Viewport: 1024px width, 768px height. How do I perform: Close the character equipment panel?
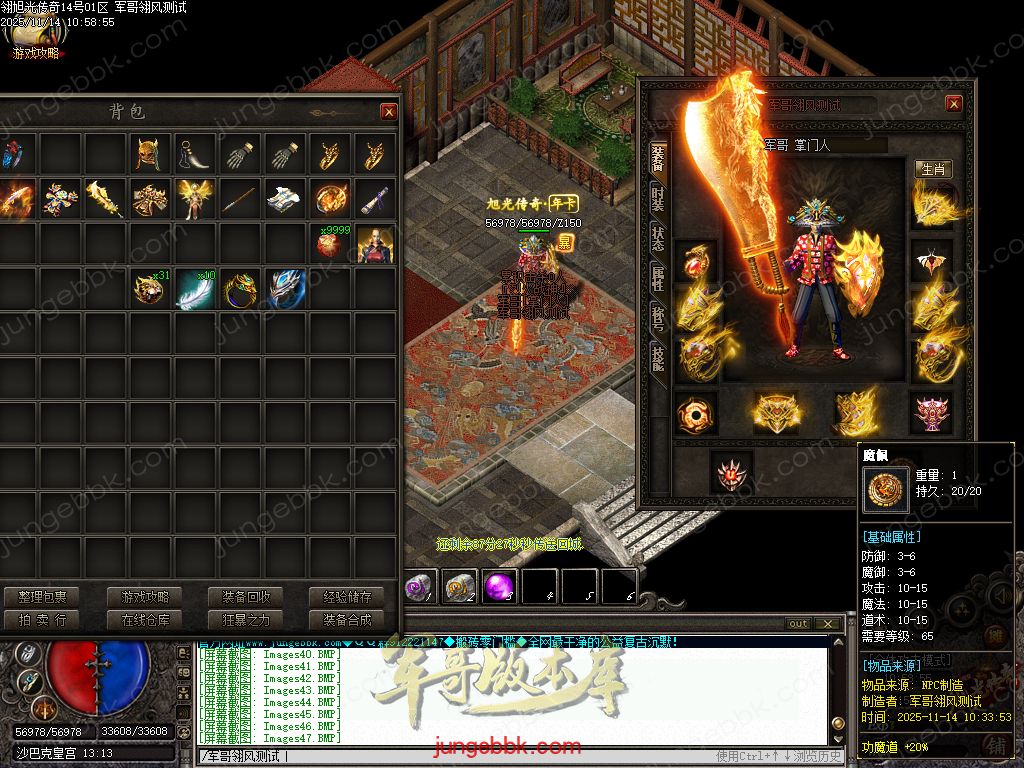pos(954,104)
